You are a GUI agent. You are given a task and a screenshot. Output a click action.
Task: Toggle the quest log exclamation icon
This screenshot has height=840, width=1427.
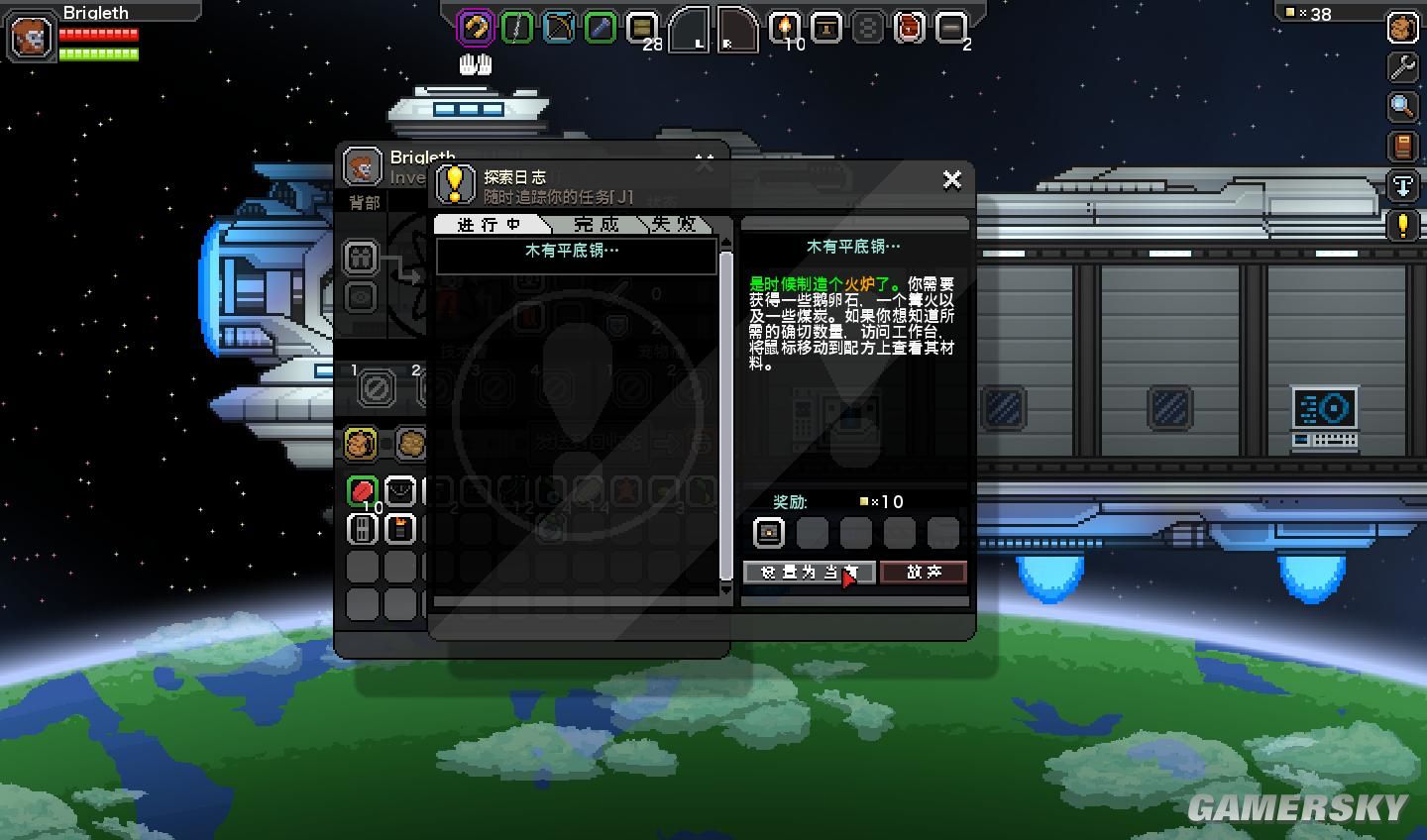(1402, 225)
